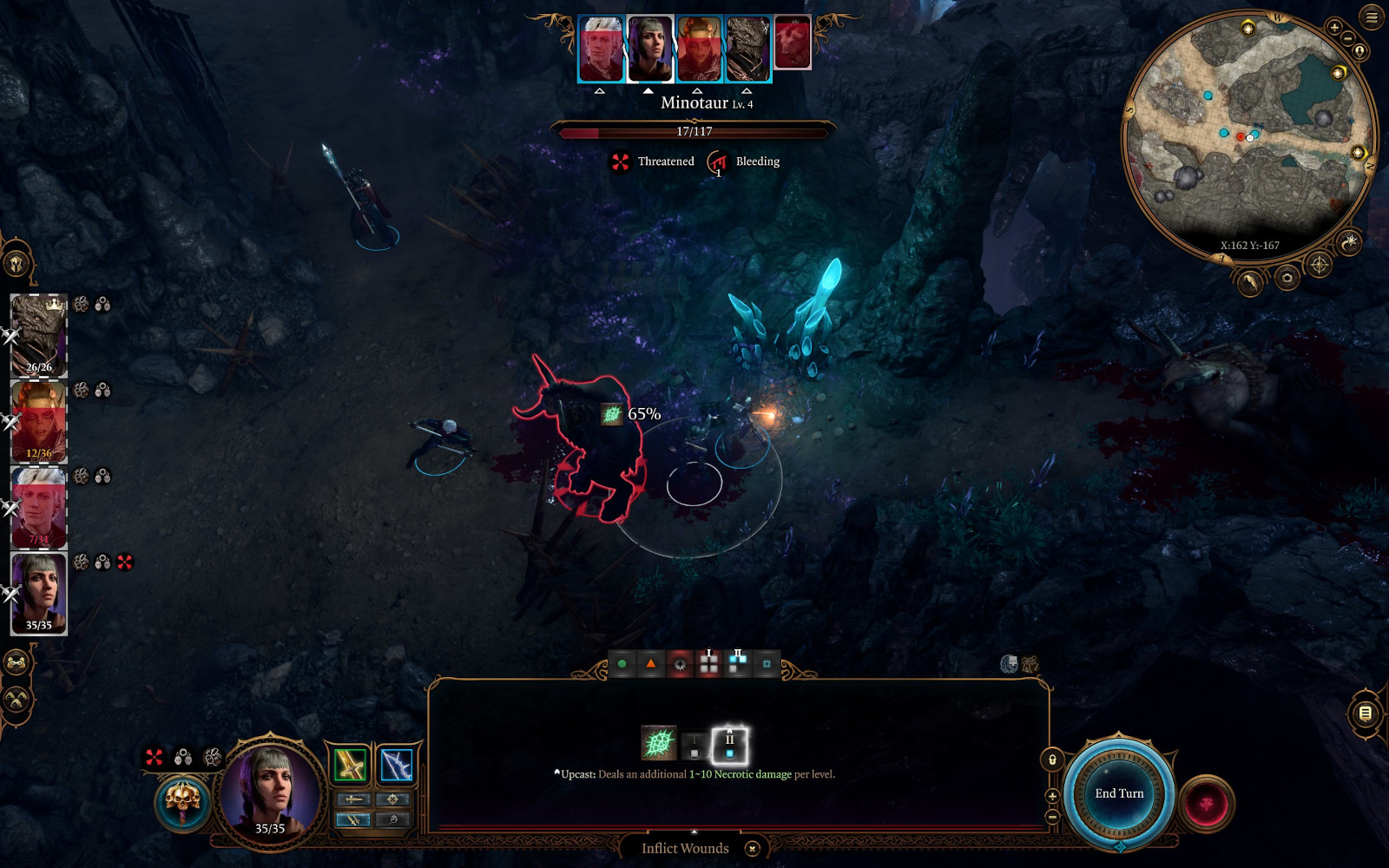The width and height of the screenshot is (1389, 868).
Task: Select the golden melee weapon attack icon
Action: [350, 765]
